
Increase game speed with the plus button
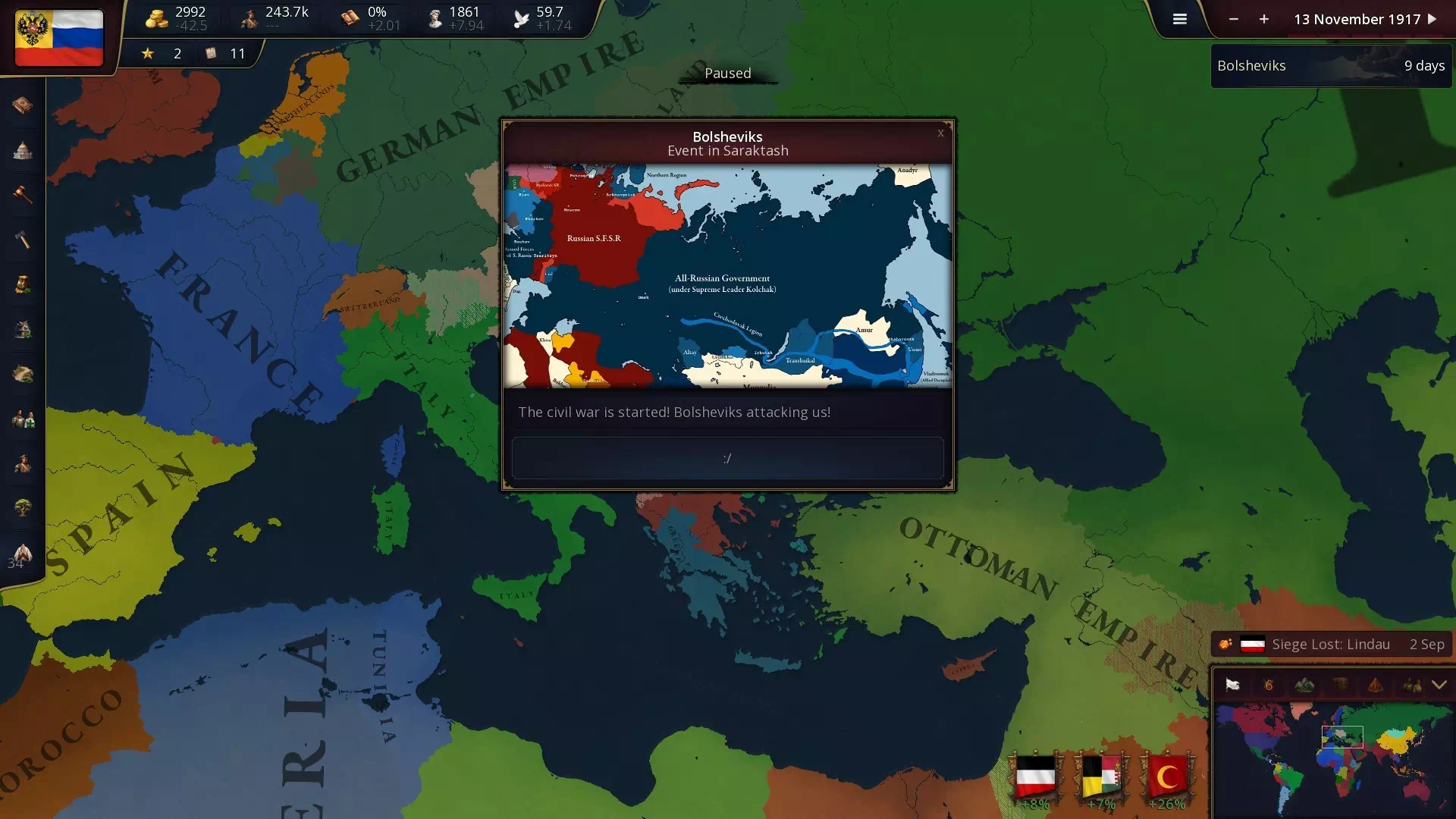pos(1264,20)
